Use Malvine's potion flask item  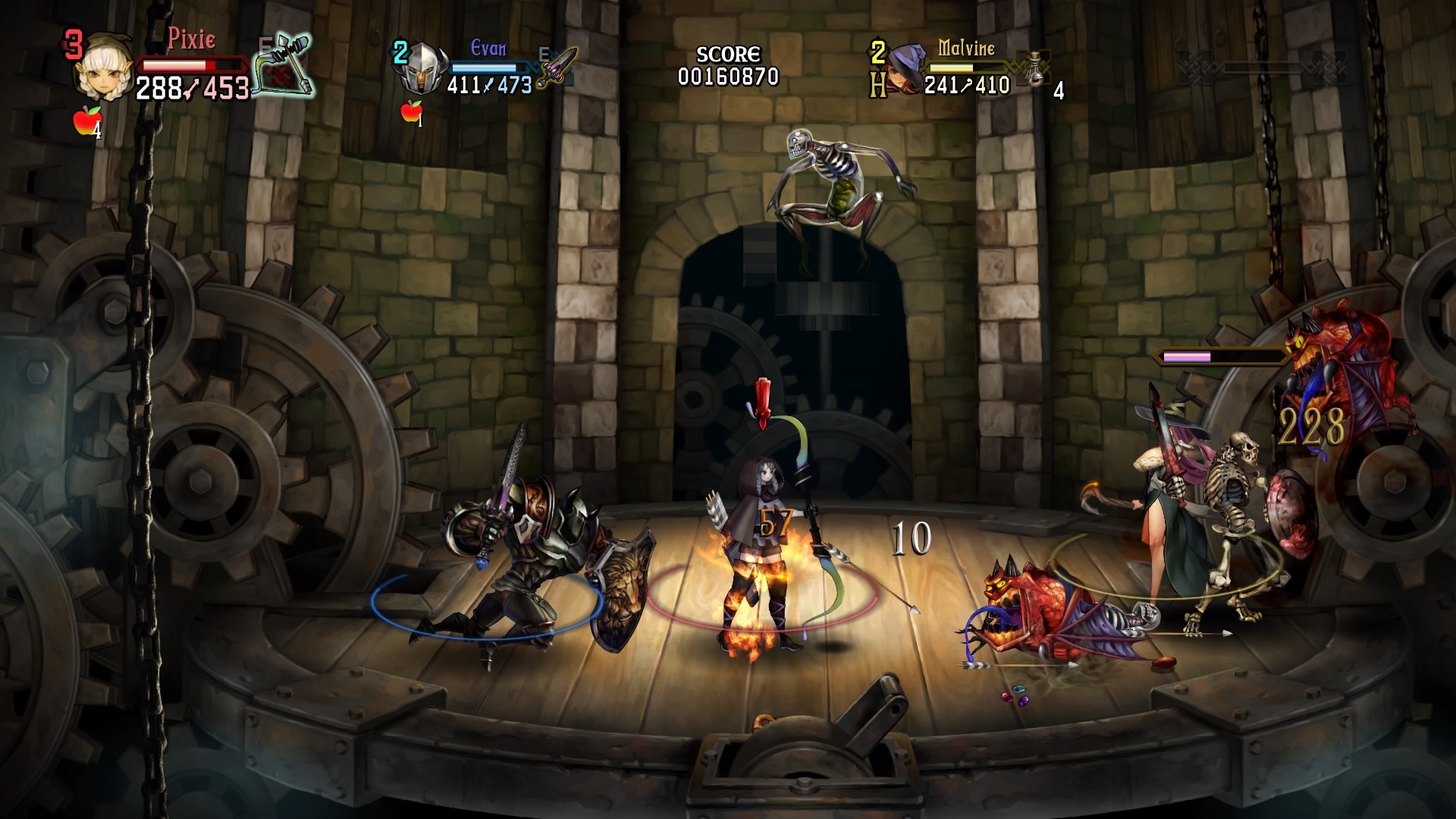pyautogui.click(x=1035, y=71)
